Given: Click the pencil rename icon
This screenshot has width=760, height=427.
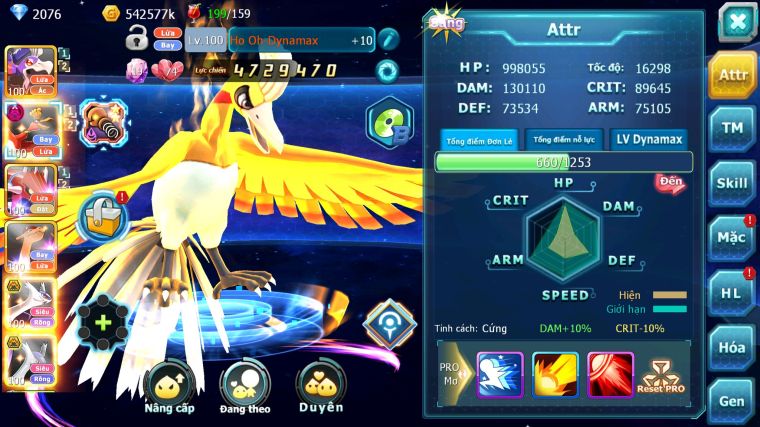Looking at the screenshot, I should [x=387, y=40].
